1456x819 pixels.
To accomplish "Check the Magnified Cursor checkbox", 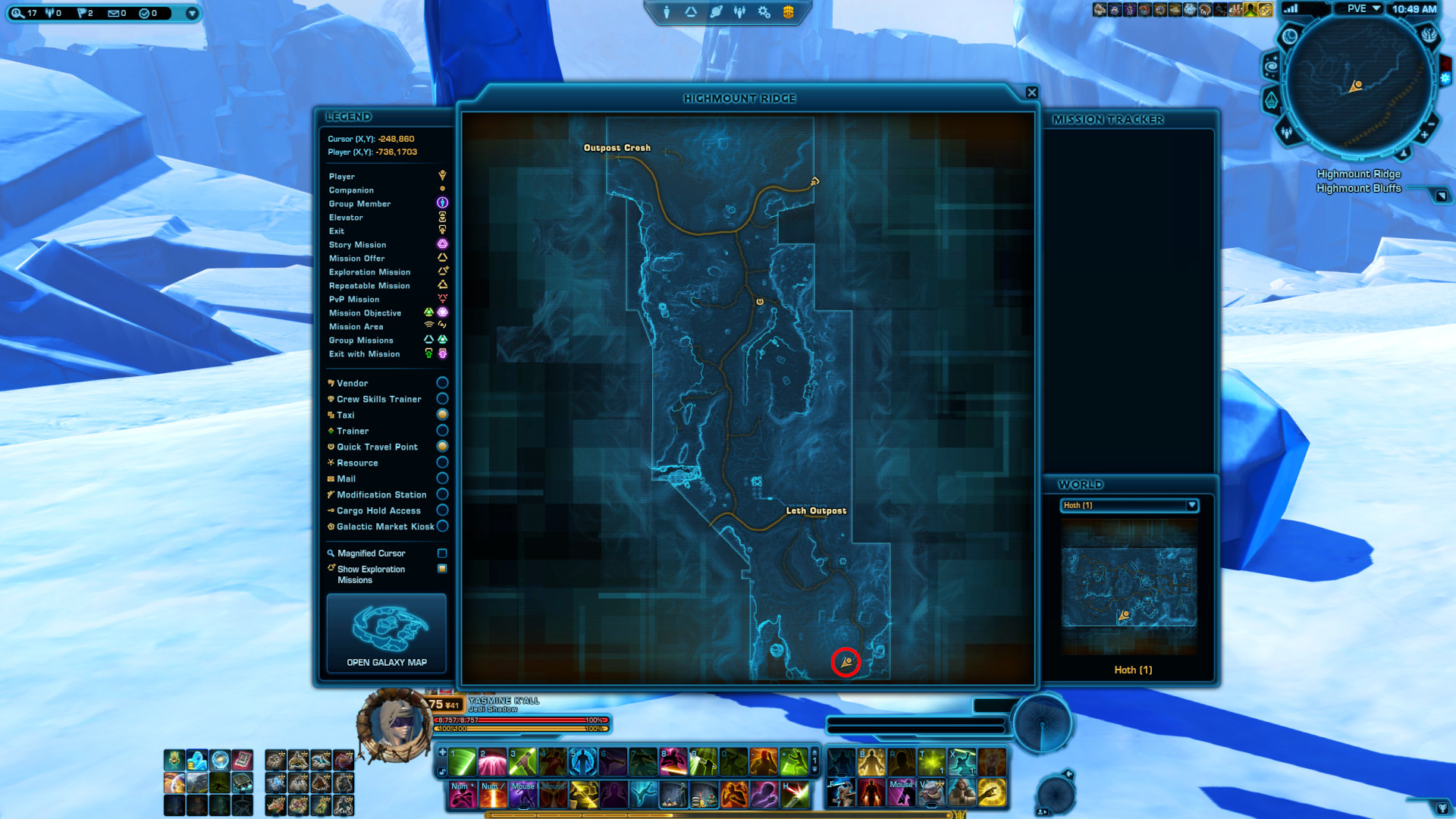I will (x=442, y=553).
